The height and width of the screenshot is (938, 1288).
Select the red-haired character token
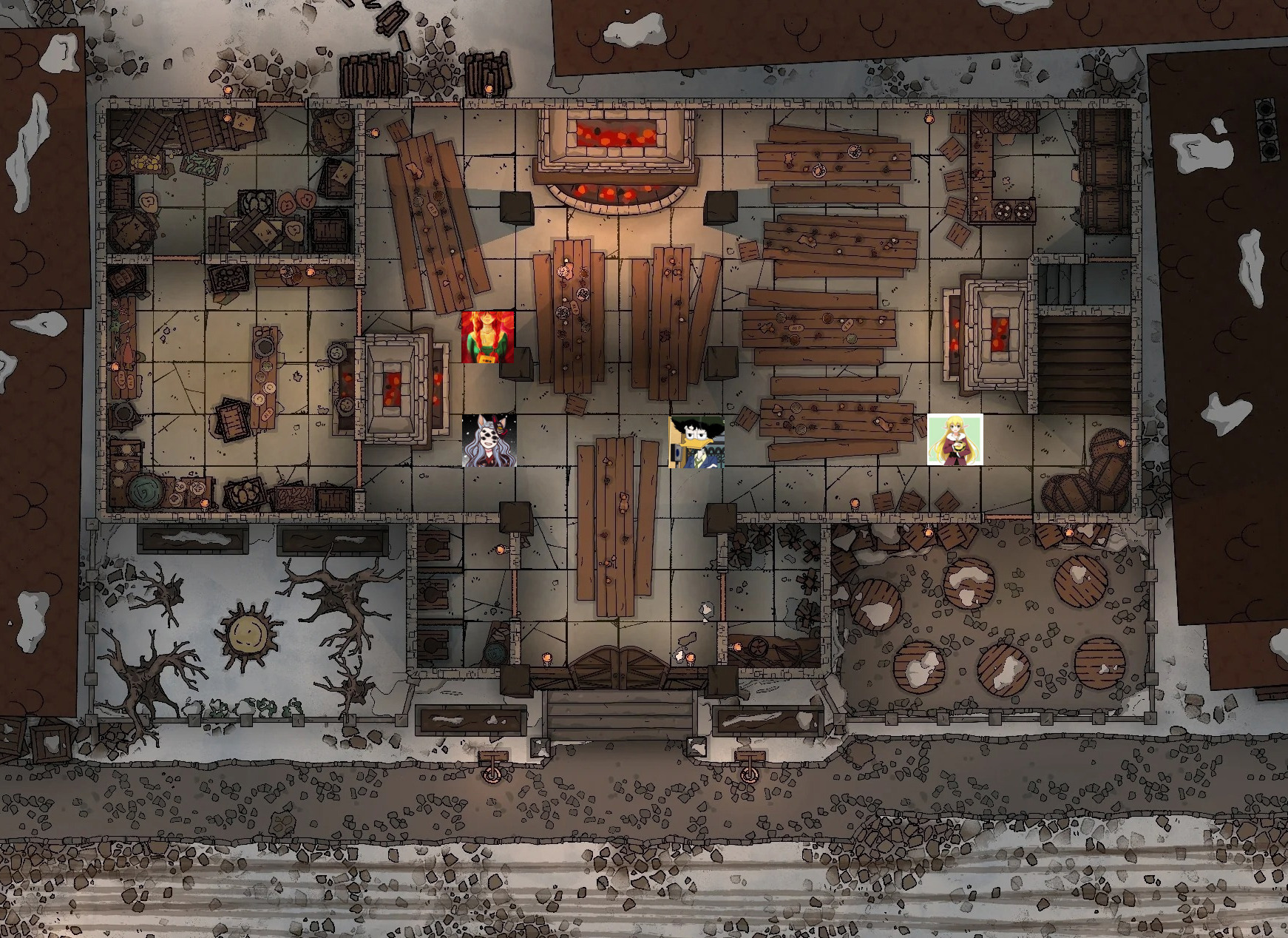[x=487, y=337]
